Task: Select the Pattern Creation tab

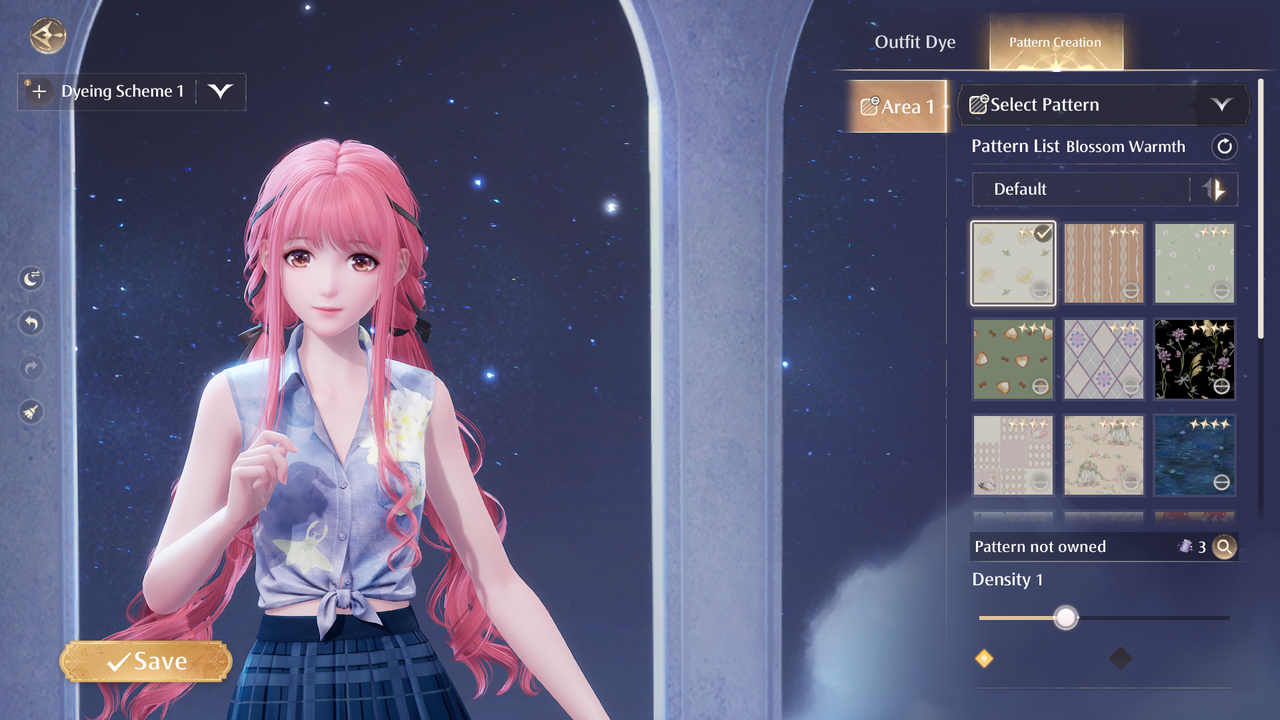Action: click(x=1055, y=43)
